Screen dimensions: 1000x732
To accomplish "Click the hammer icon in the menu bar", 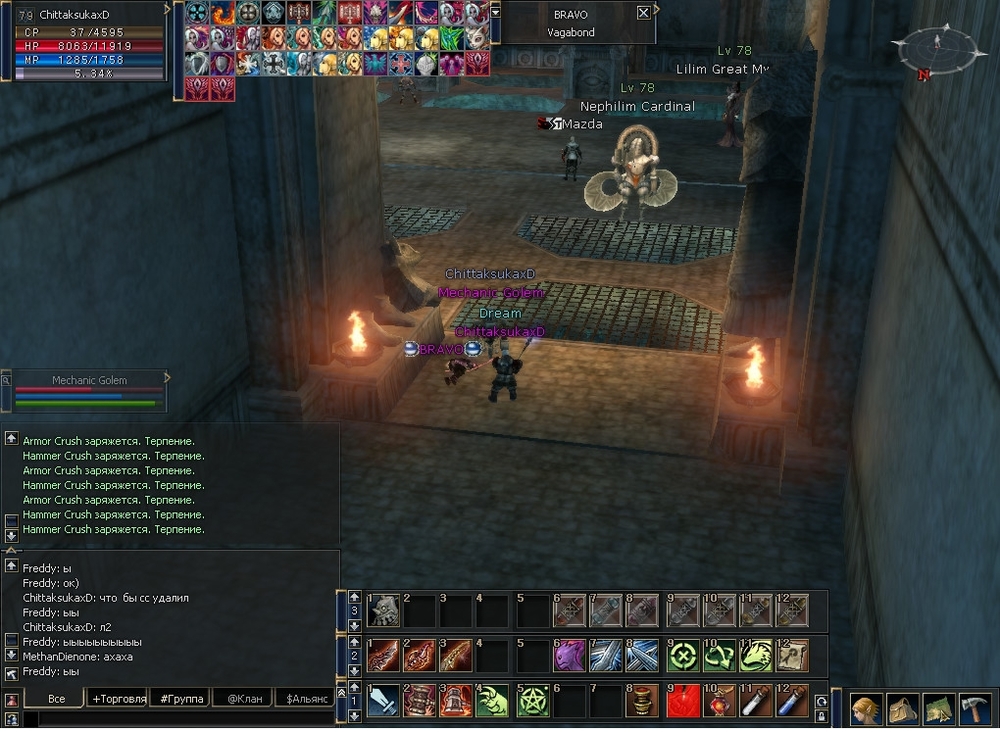I will point(974,709).
